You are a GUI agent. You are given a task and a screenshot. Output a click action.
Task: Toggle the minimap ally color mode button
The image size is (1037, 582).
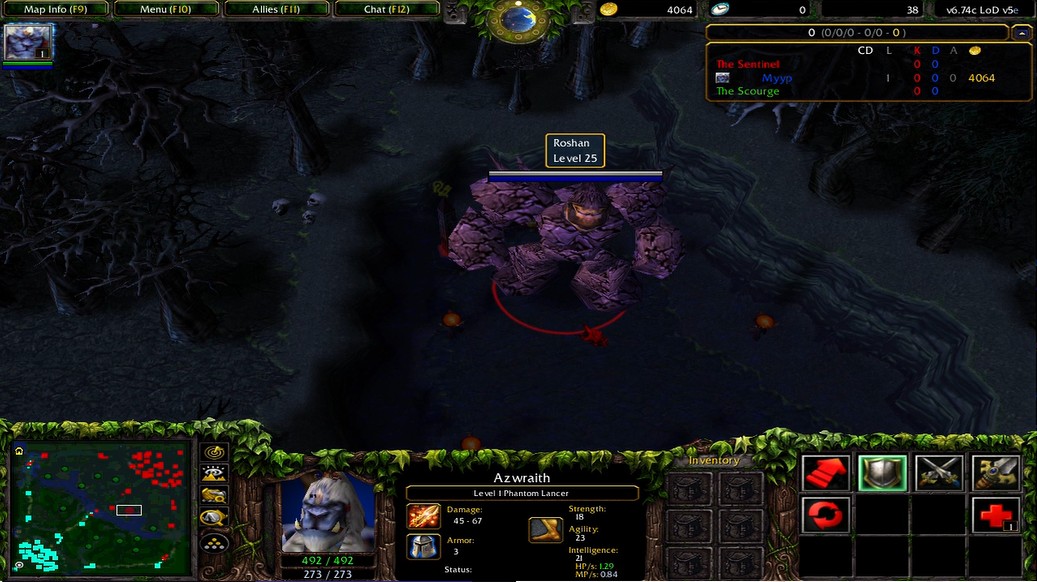[215, 496]
